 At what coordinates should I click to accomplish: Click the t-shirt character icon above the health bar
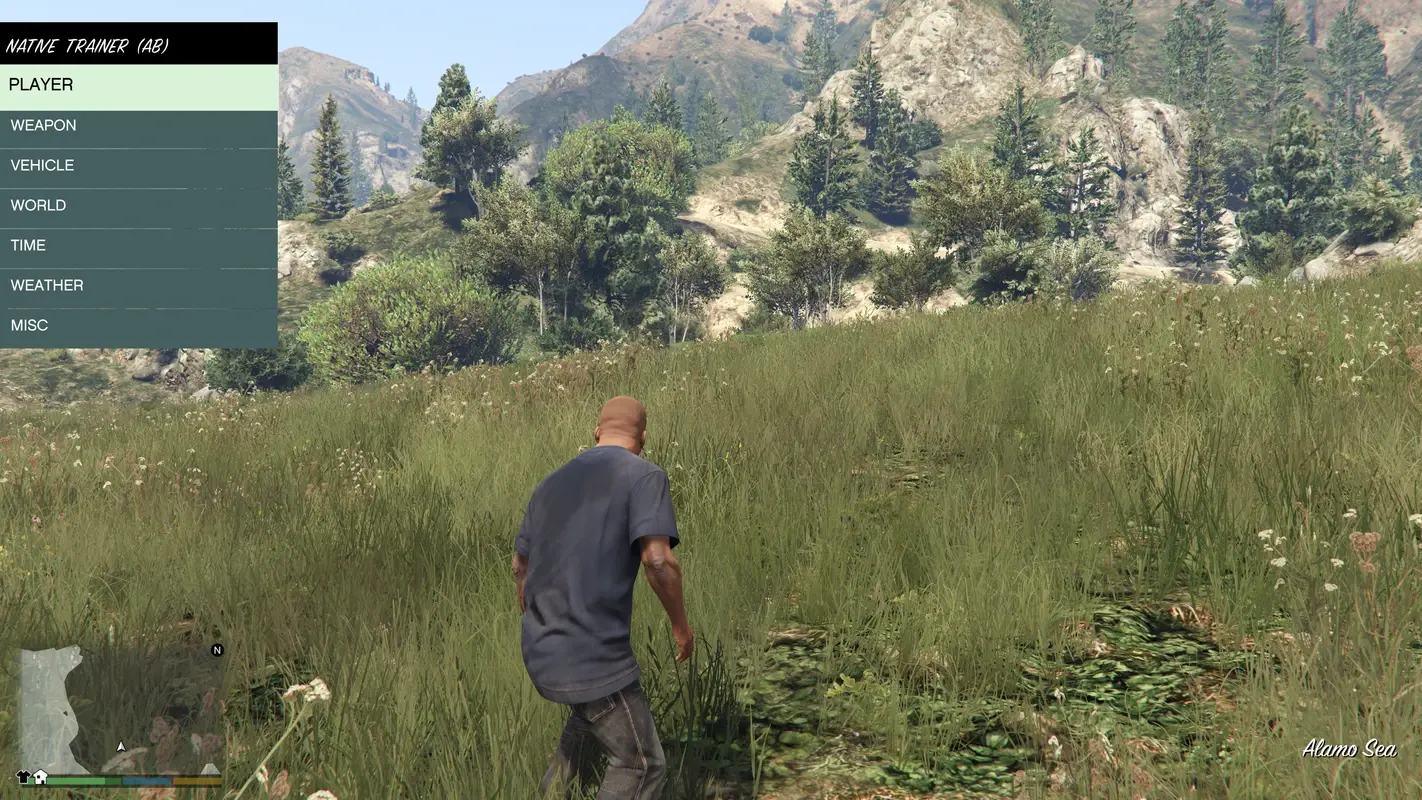[x=23, y=776]
